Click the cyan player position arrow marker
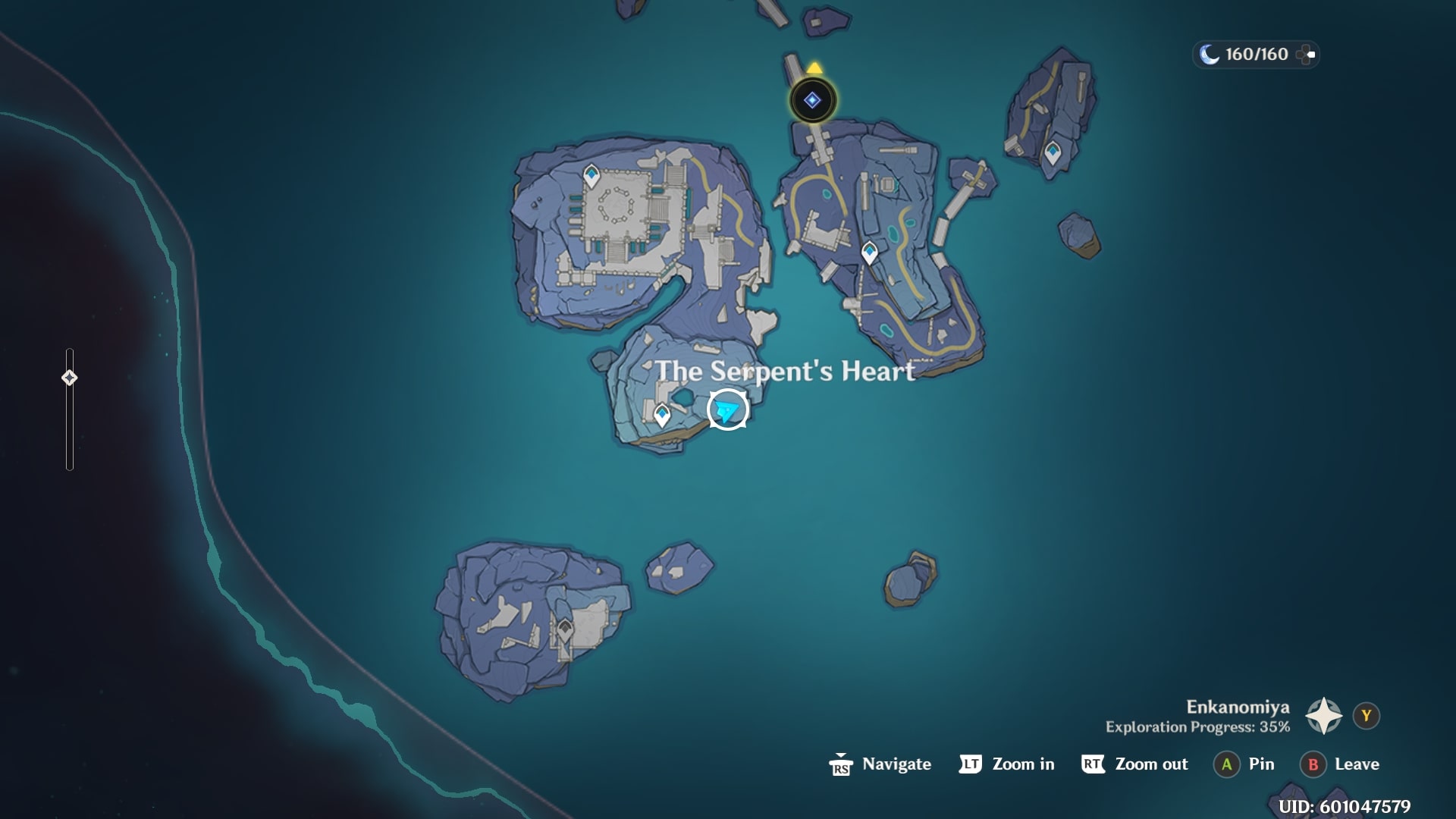1456x819 pixels. pos(727,410)
